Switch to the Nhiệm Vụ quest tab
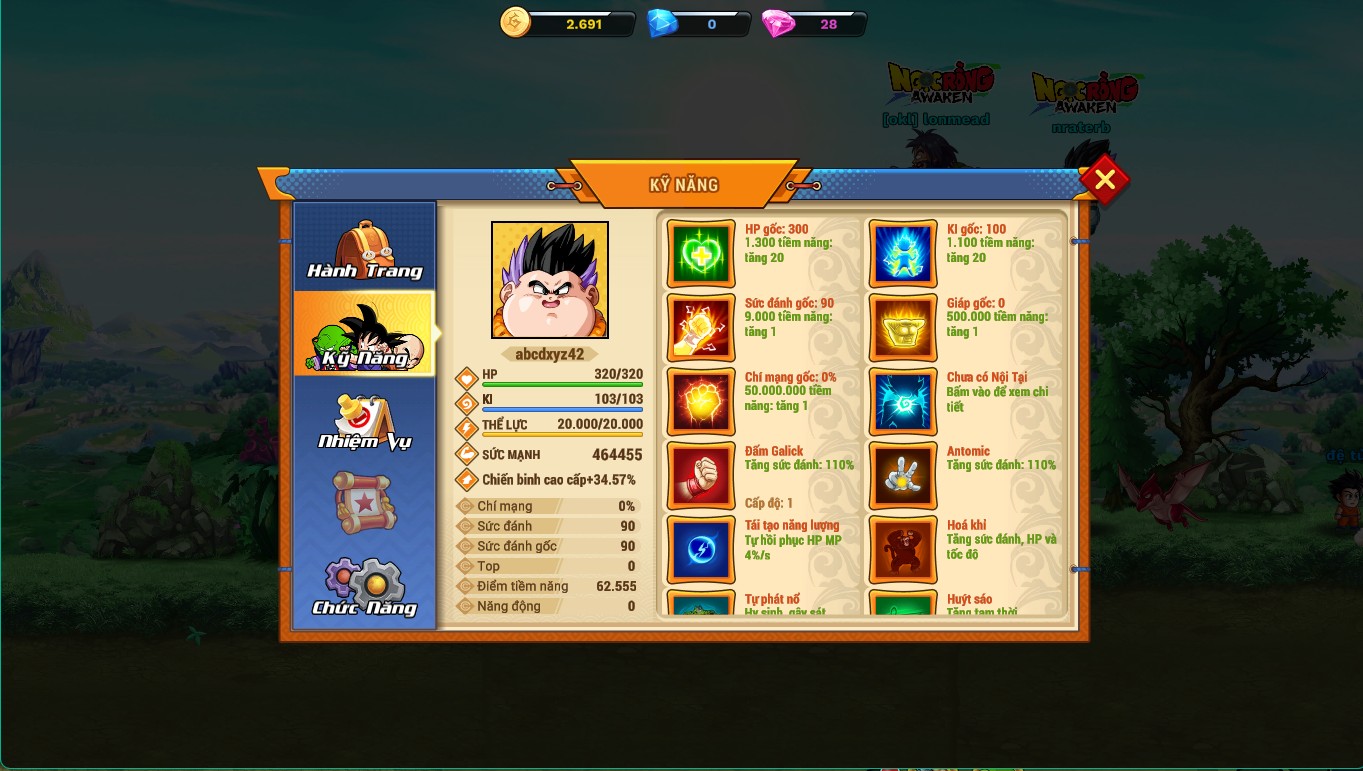 coord(365,422)
